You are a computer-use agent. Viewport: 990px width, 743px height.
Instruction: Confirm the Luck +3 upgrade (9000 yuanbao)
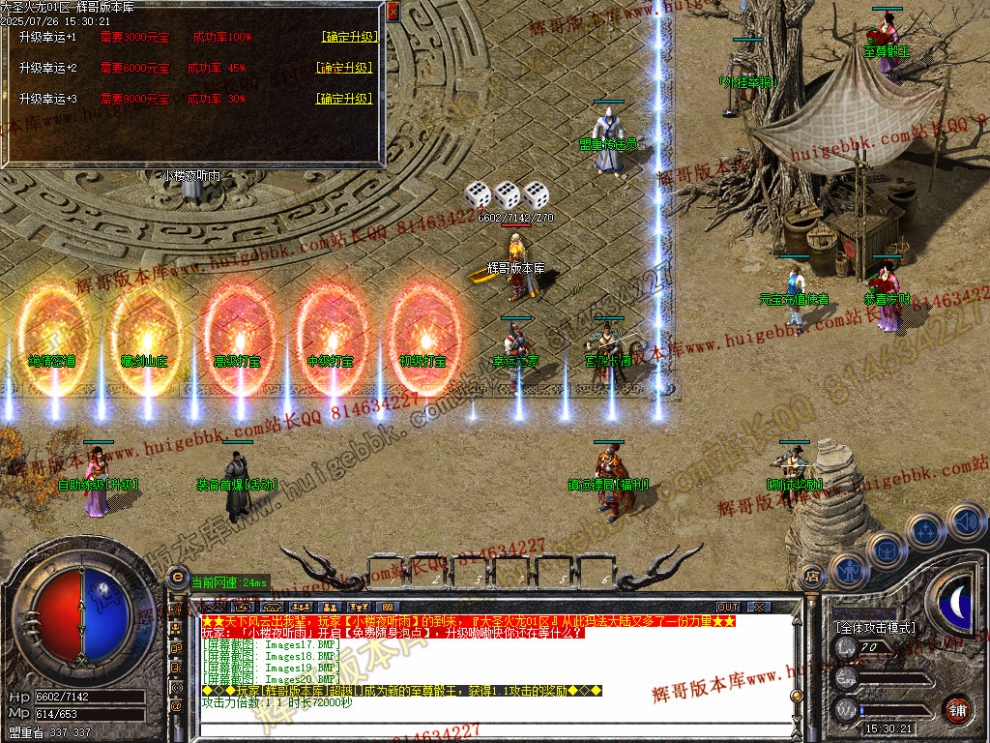click(344, 99)
